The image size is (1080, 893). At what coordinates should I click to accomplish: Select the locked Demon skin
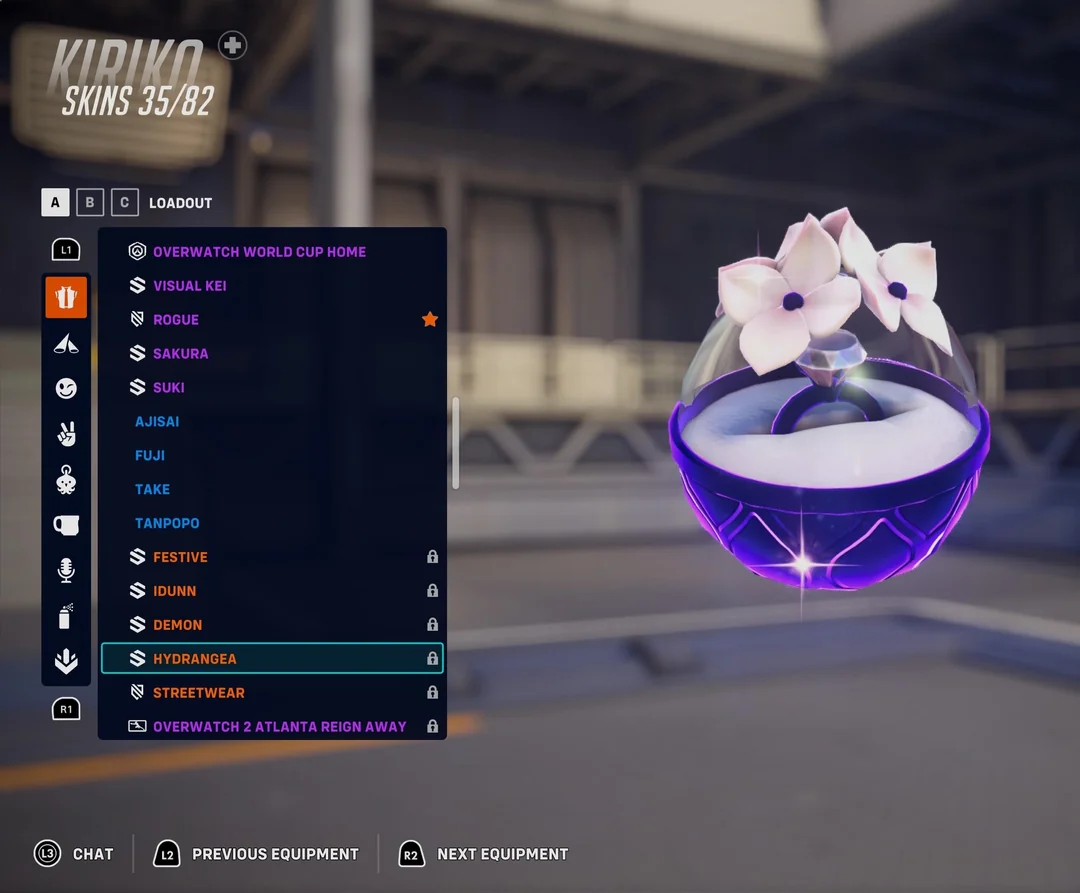click(x=178, y=625)
